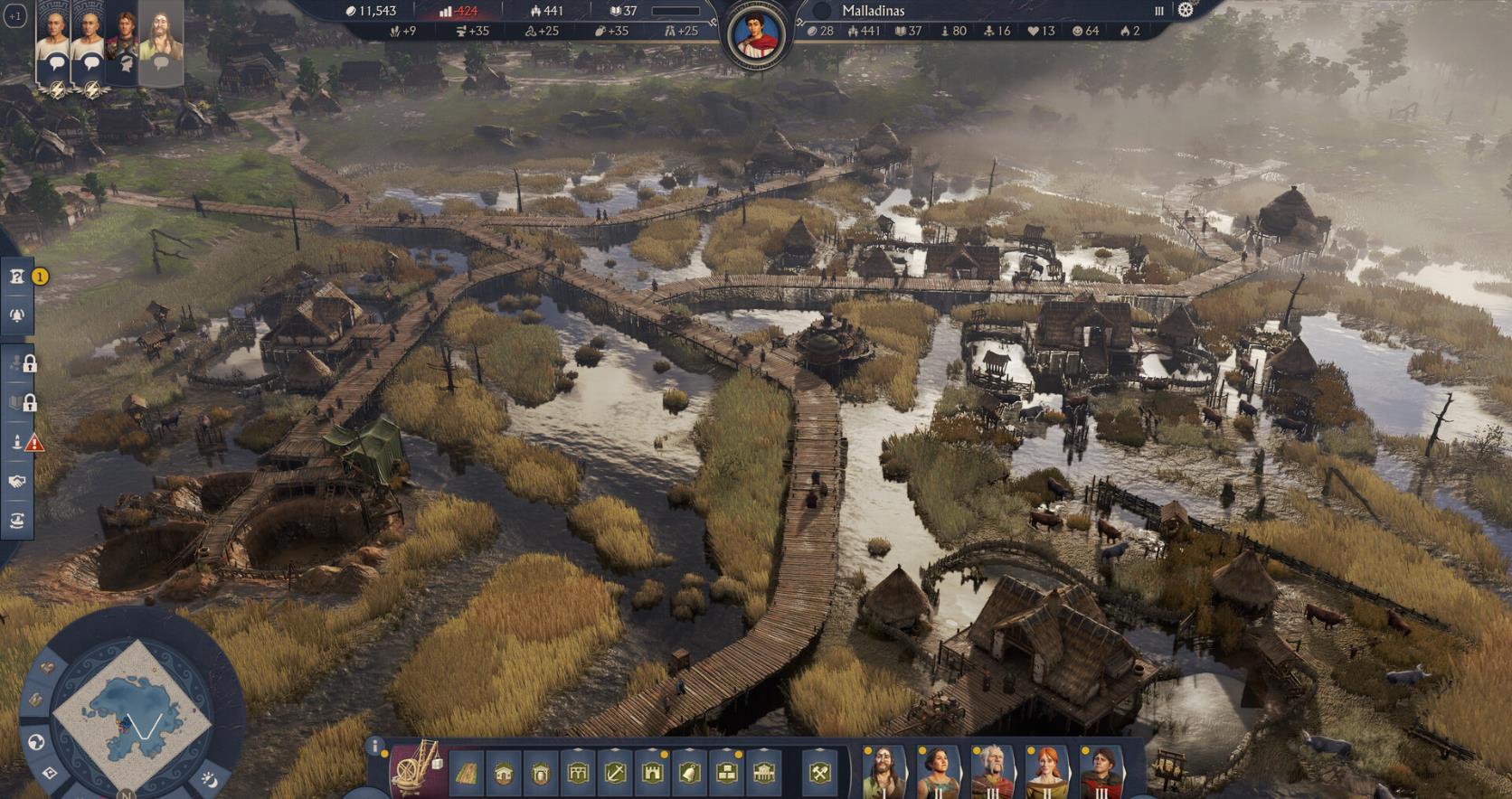Select the red-haired woman population tier

point(1046,771)
